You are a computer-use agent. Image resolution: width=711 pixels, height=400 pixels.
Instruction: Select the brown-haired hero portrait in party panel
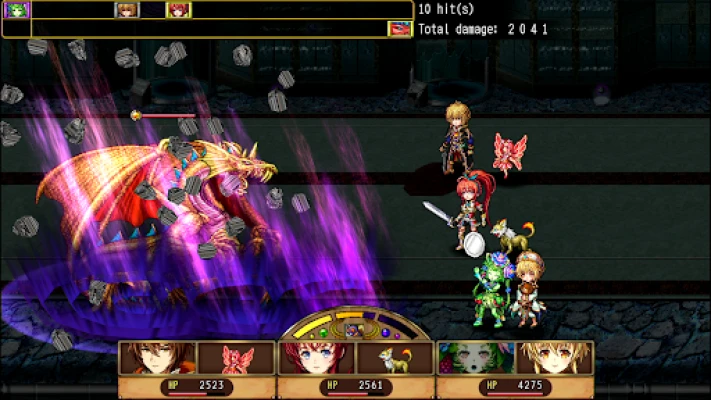point(157,359)
